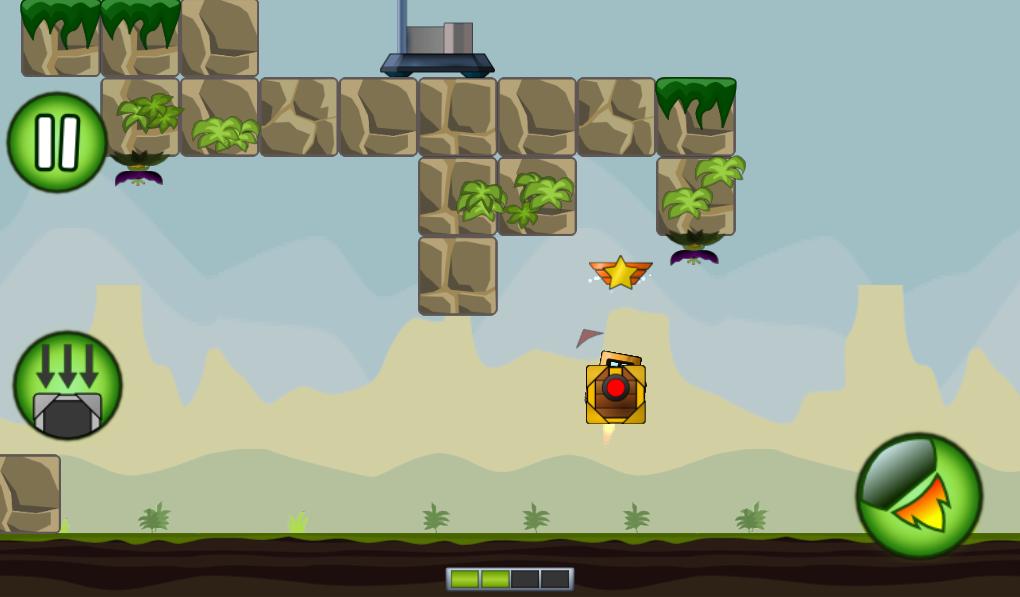Tap the drop cargo arrows button
Viewport: 1020px width, 597px height.
point(68,386)
